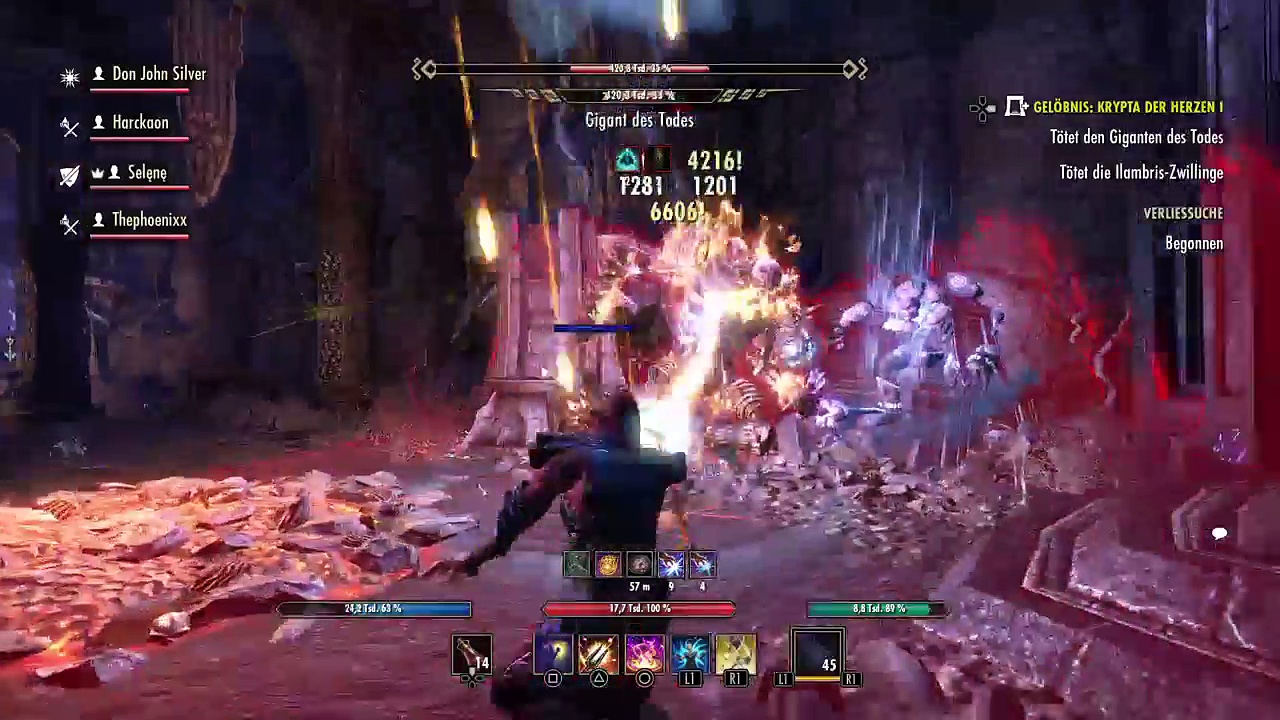This screenshot has width=1280, height=720.
Task: Open the Gelöbnis: Krypta der Herzen I quest
Action: coord(1127,107)
